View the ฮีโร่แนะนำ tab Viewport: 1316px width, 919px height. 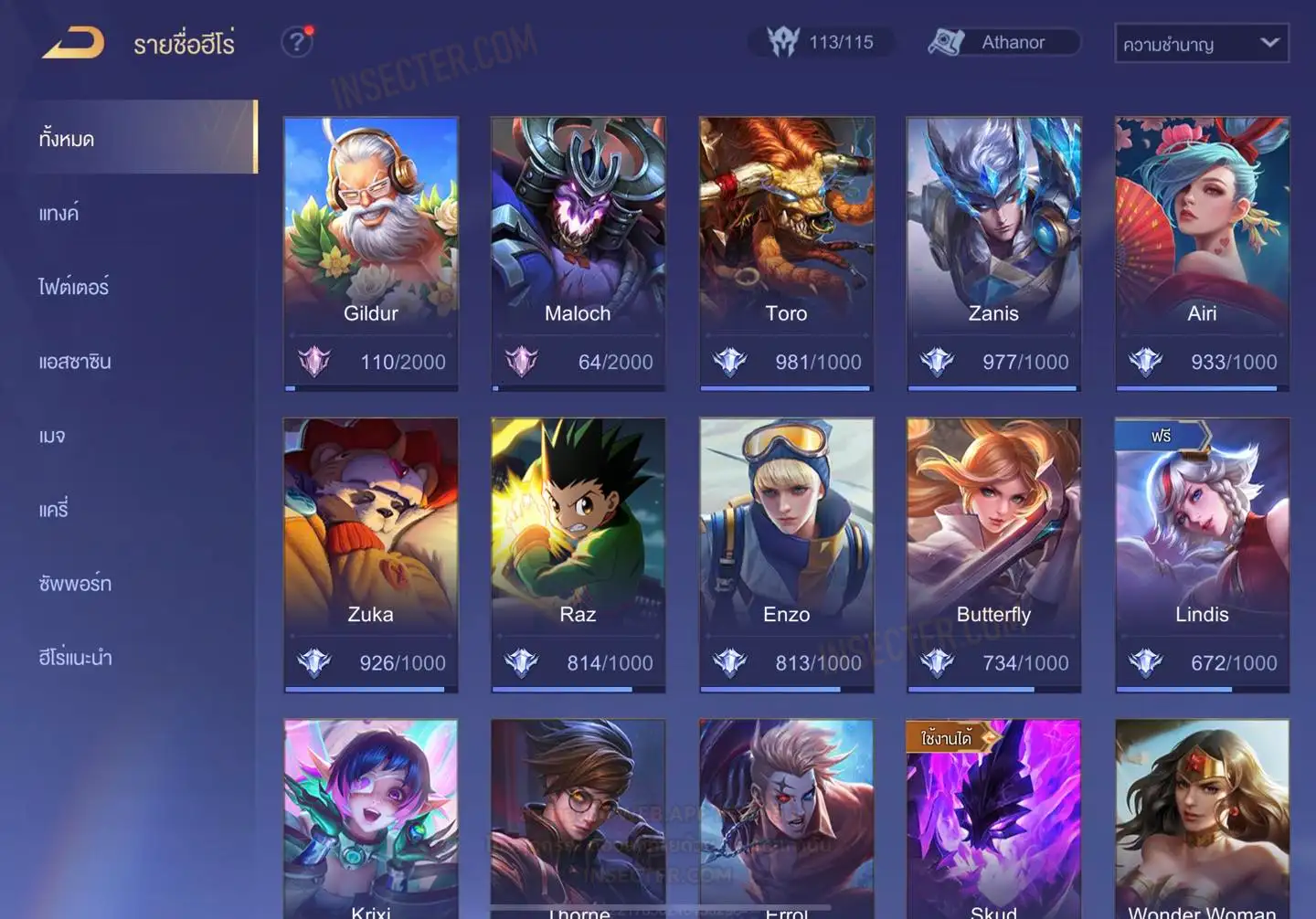tap(75, 658)
